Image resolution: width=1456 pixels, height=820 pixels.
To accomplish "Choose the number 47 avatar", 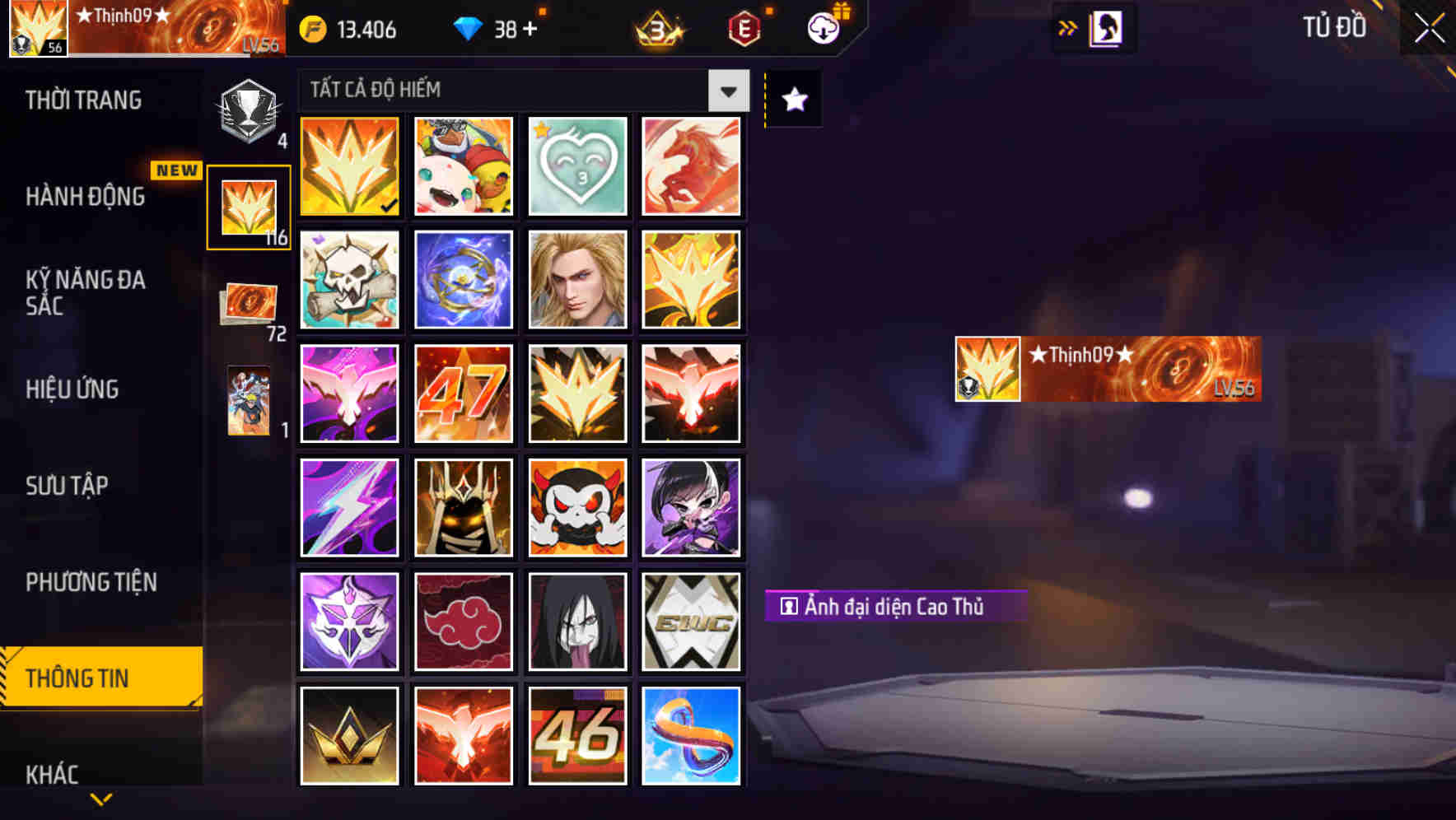I will point(463,394).
